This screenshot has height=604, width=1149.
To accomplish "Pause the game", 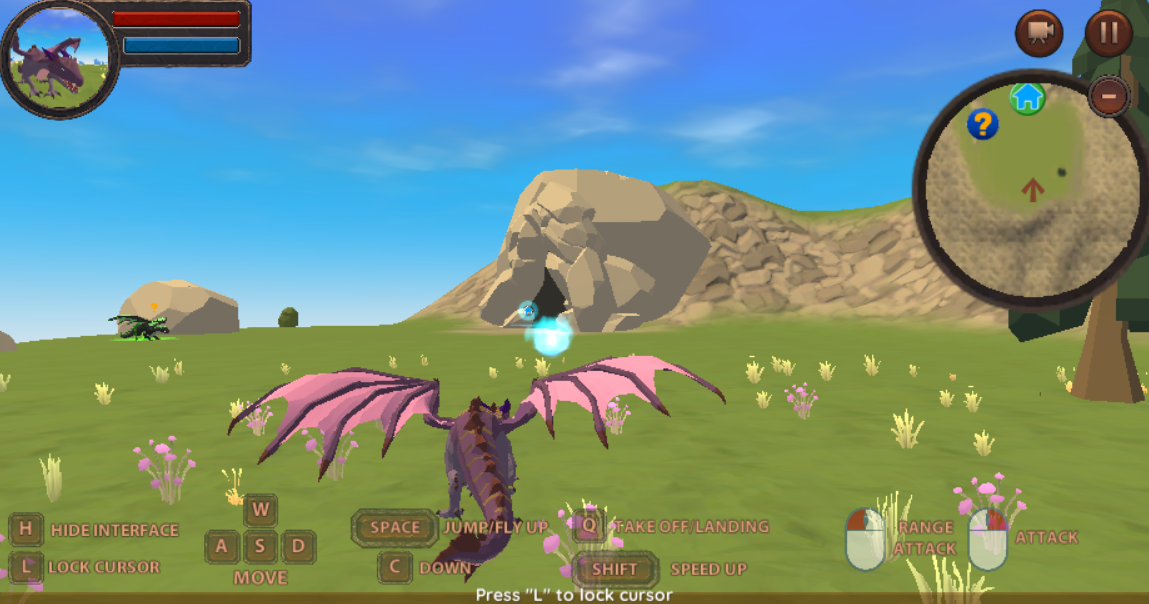I will coord(1108,33).
